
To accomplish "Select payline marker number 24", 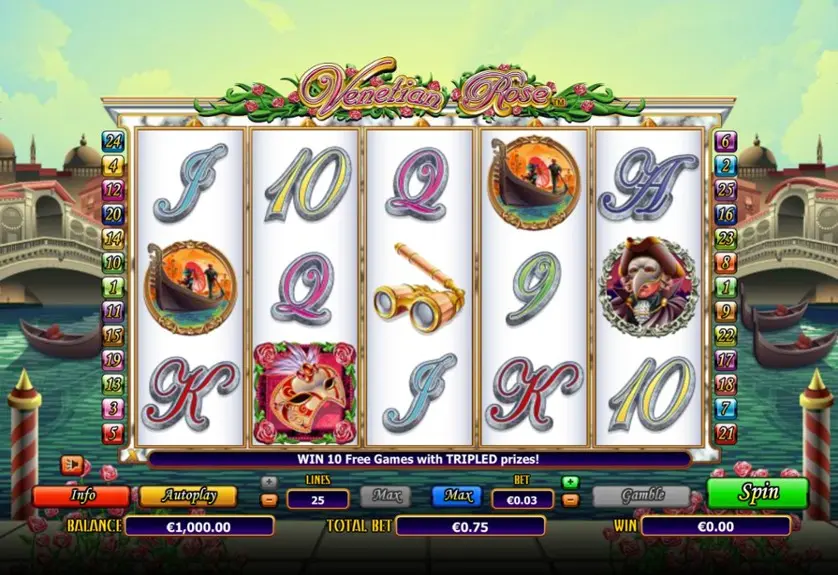I will tap(113, 141).
